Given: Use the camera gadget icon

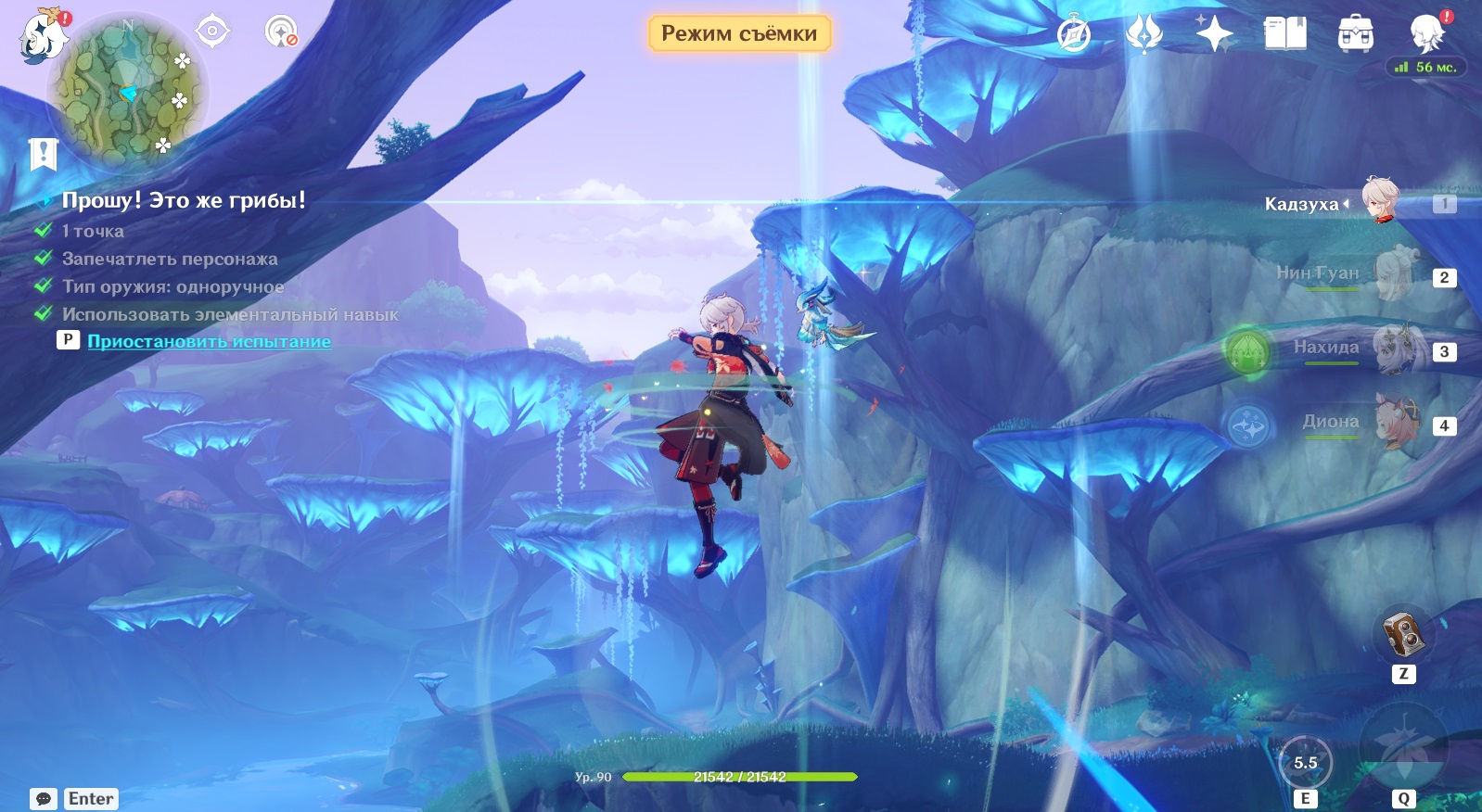Looking at the screenshot, I should 1402,635.
